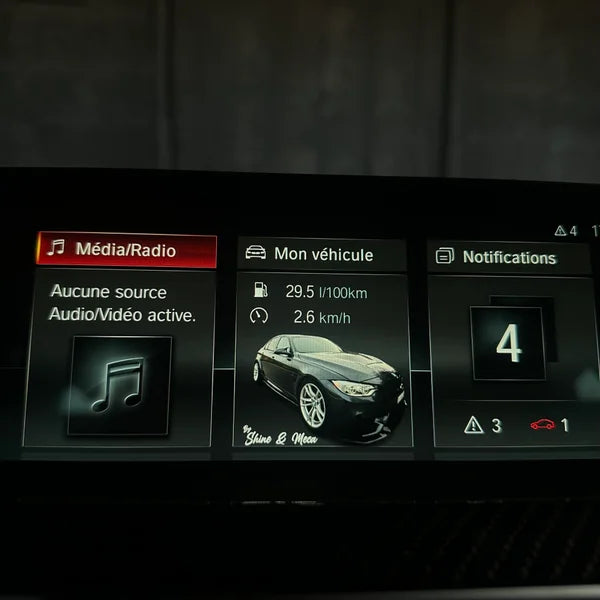Select the music note tile
This screenshot has width=600, height=600.
(119, 385)
